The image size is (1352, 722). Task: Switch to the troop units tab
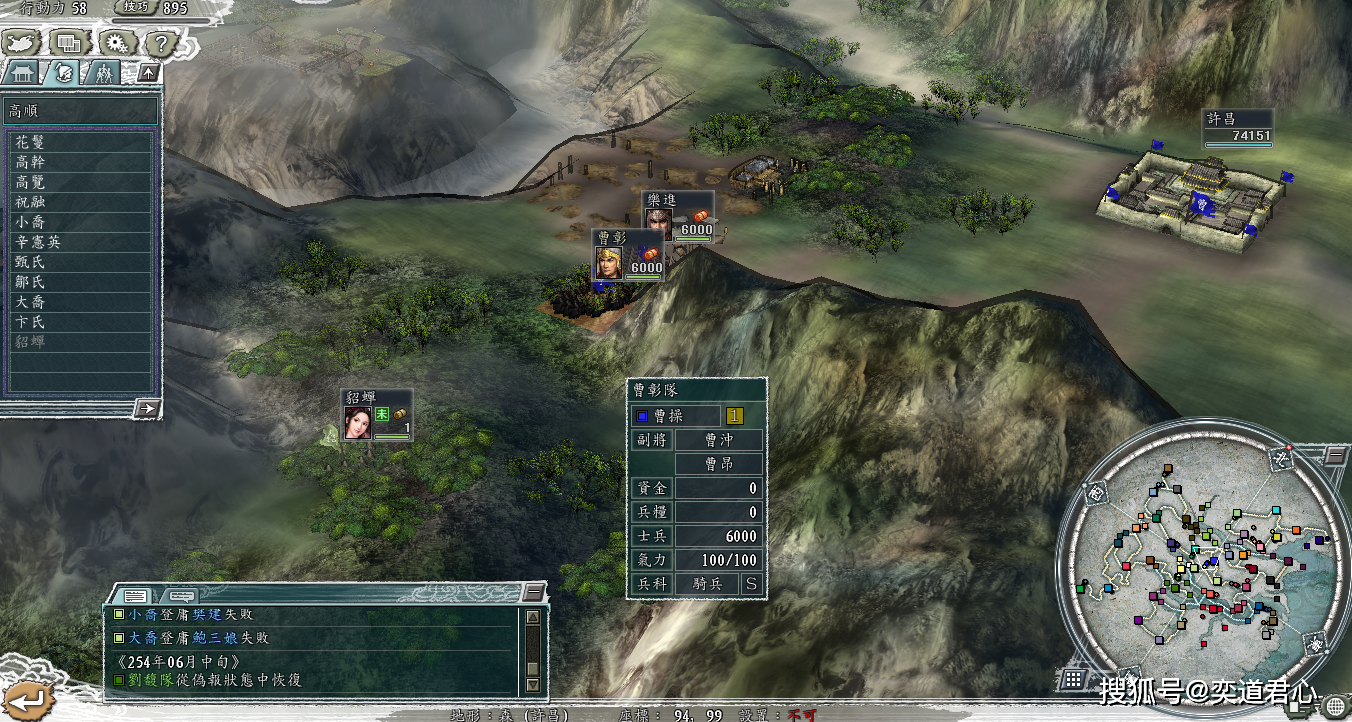tap(102, 73)
